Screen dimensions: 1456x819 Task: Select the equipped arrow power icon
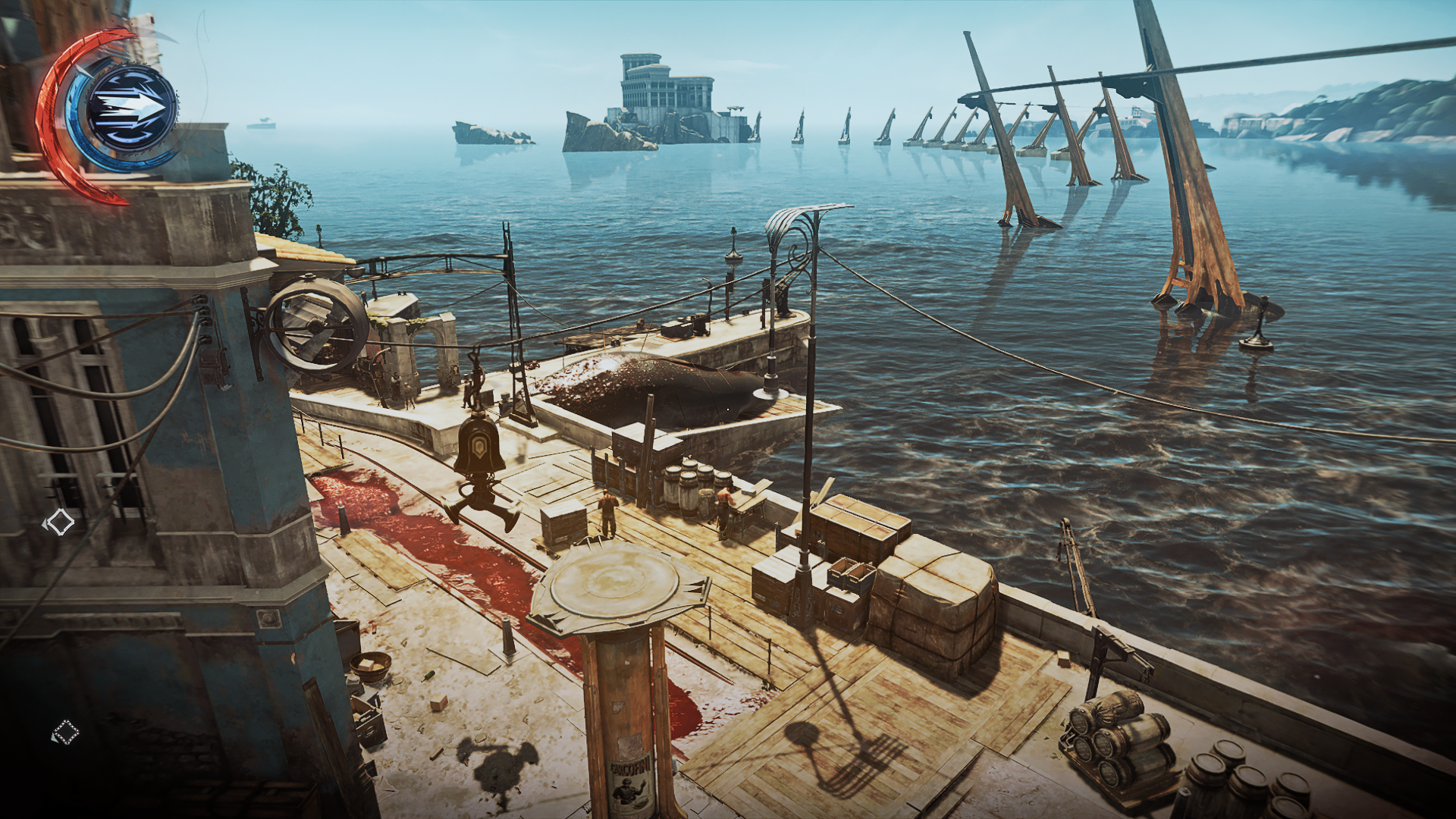point(132,109)
